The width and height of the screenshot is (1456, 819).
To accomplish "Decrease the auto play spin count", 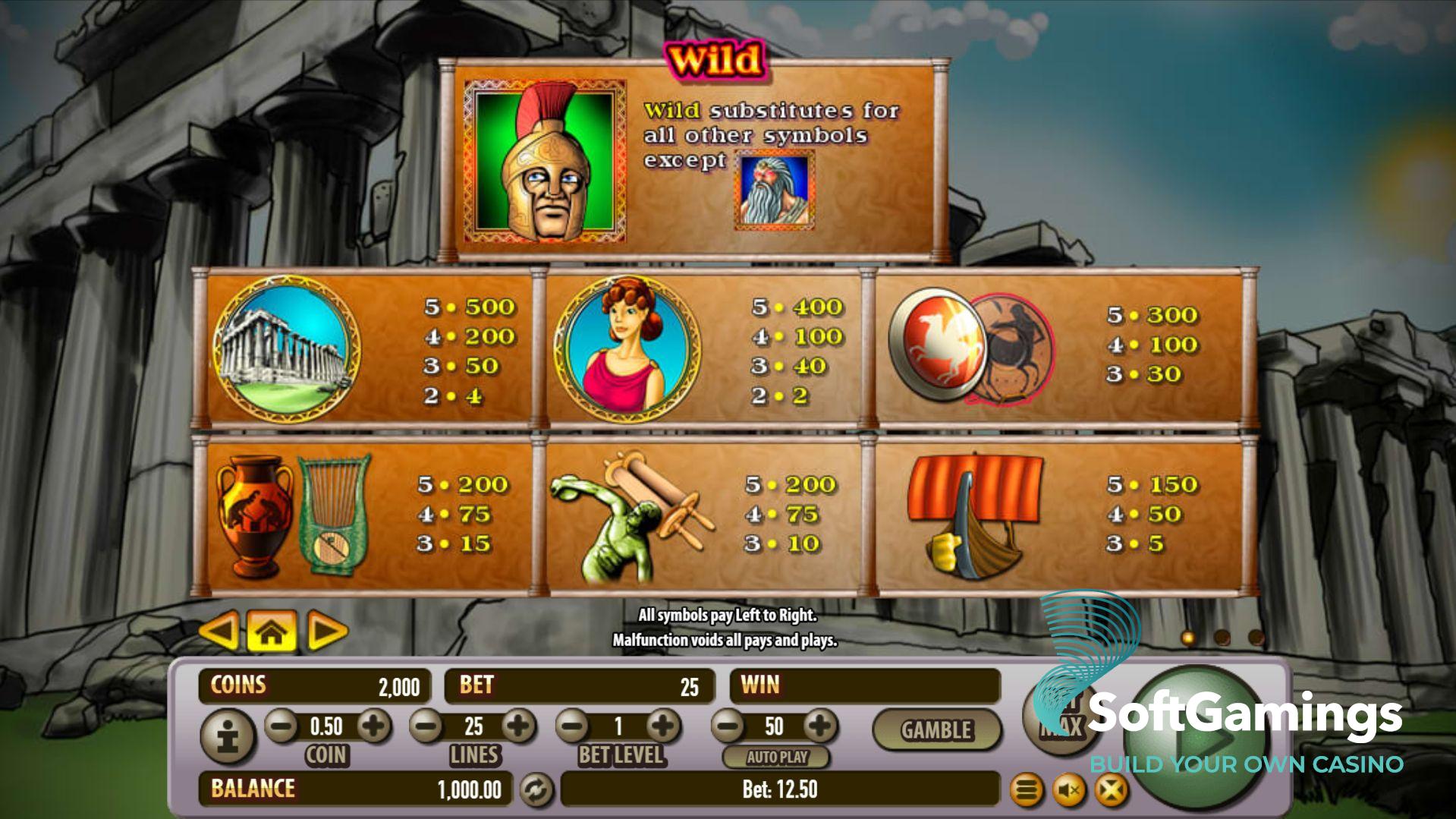I will 728,726.
